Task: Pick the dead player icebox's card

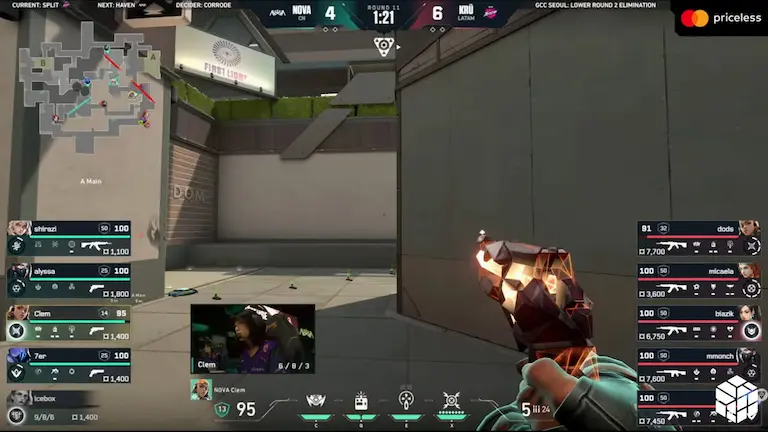Action: (55, 405)
